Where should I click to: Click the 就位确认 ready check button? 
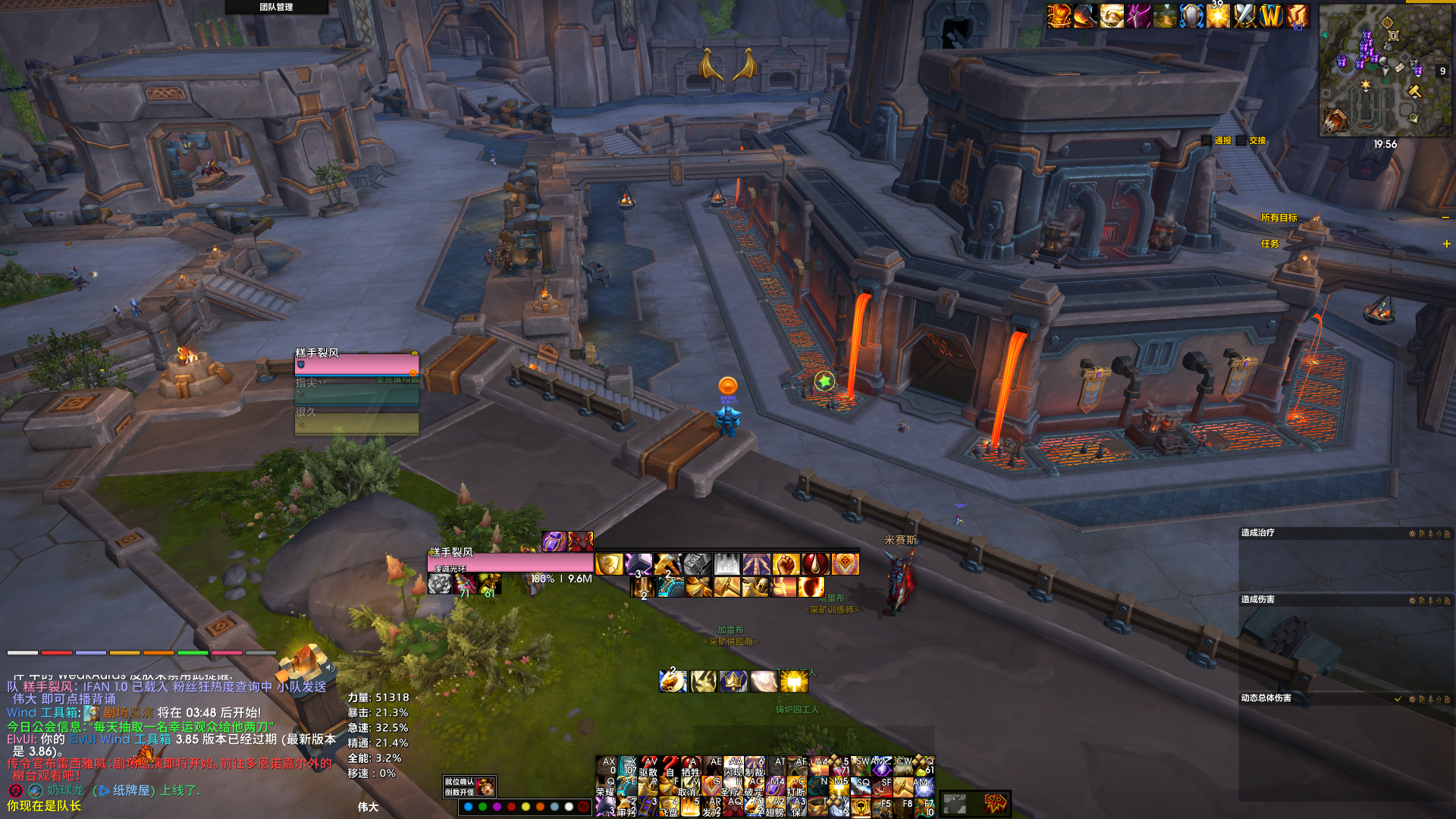[x=460, y=782]
